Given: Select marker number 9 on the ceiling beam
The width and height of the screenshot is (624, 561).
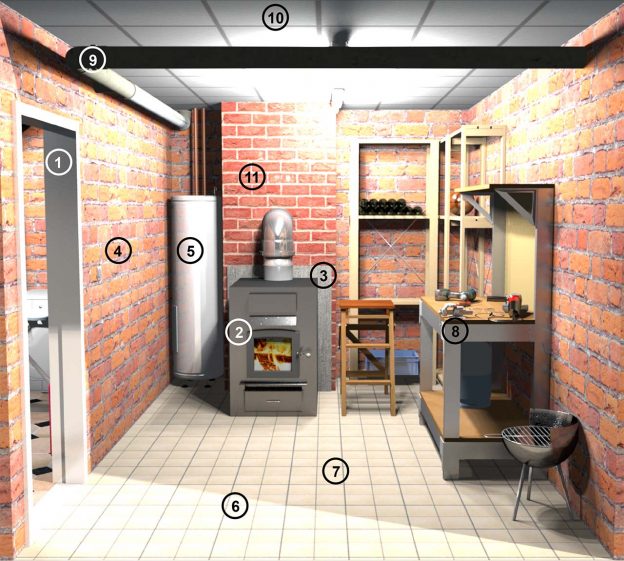Looking at the screenshot, I should tap(92, 59).
